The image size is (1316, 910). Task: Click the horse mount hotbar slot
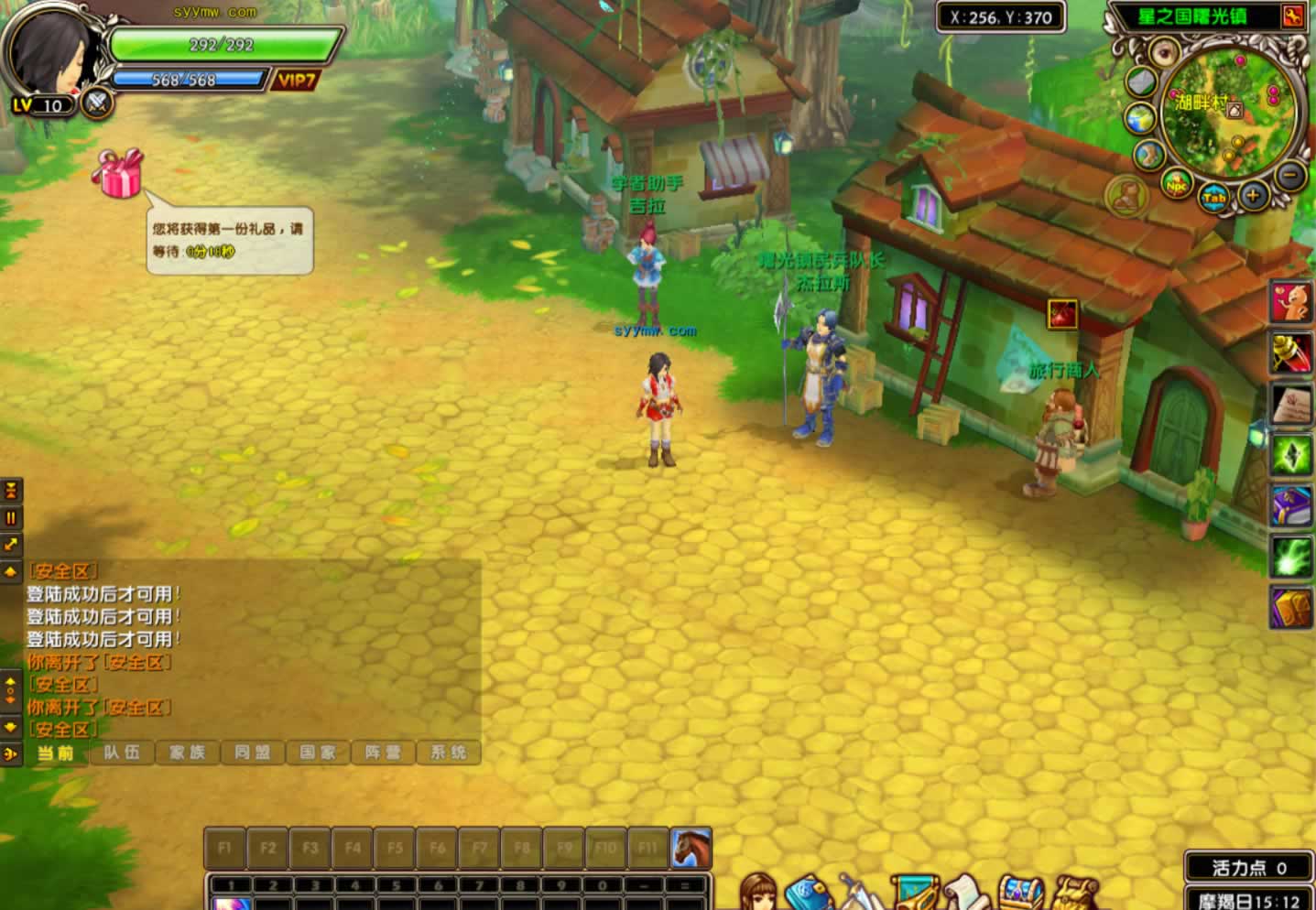click(x=691, y=848)
